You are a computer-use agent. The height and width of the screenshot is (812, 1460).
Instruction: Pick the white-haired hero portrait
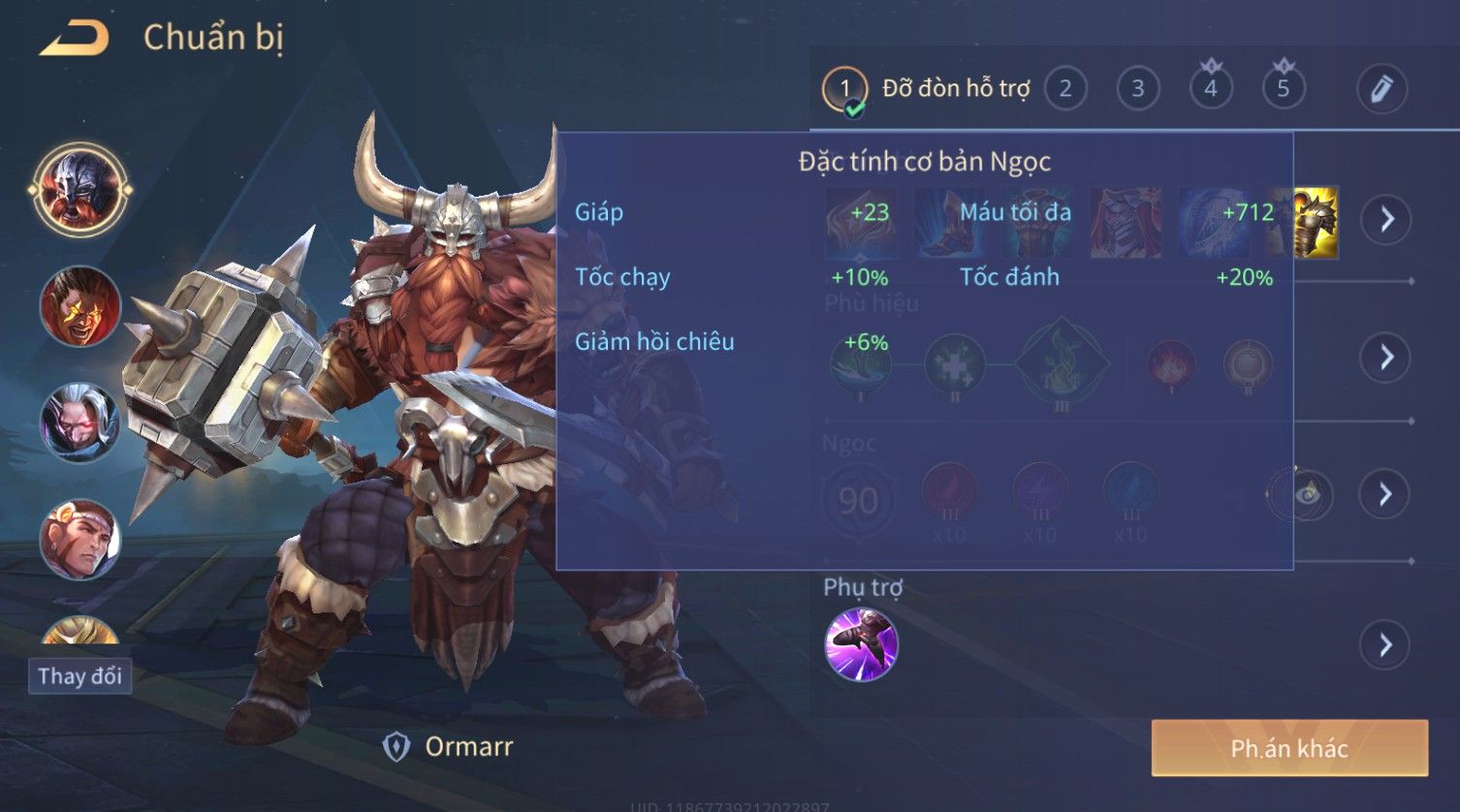click(x=79, y=423)
